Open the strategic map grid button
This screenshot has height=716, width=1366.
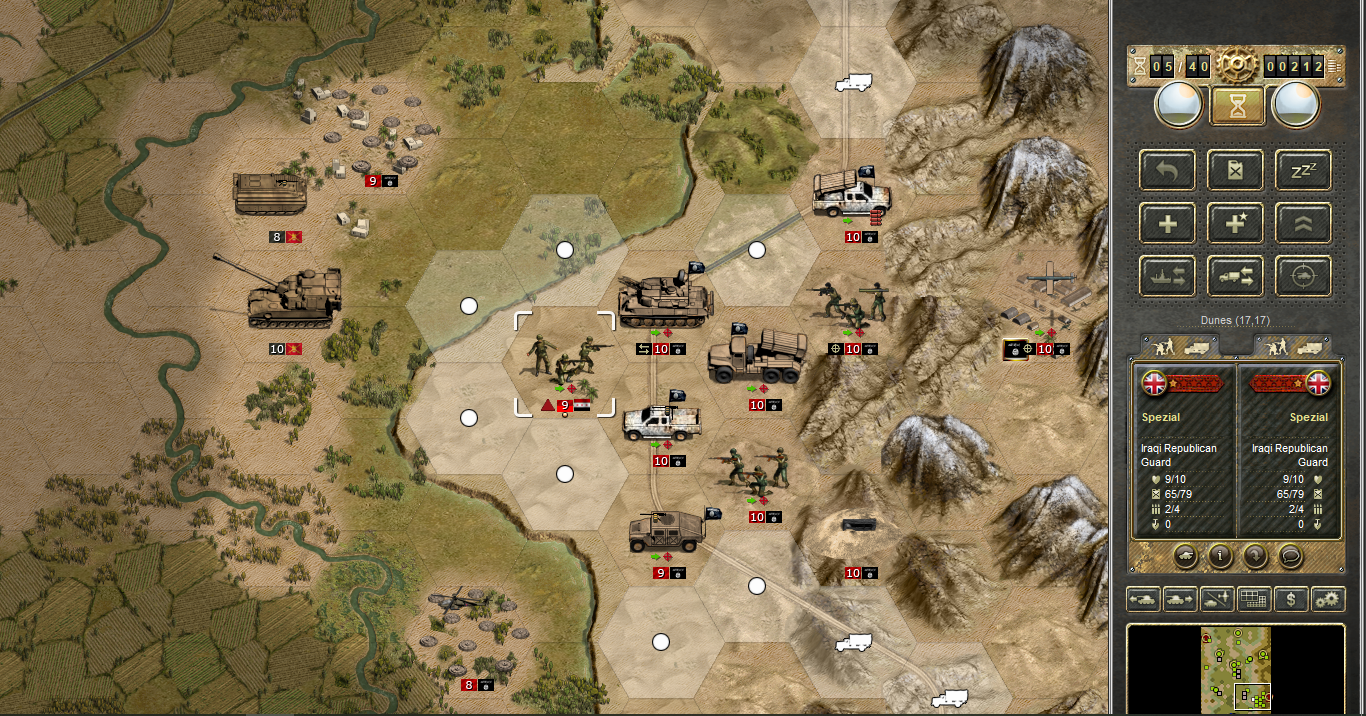point(1254,599)
